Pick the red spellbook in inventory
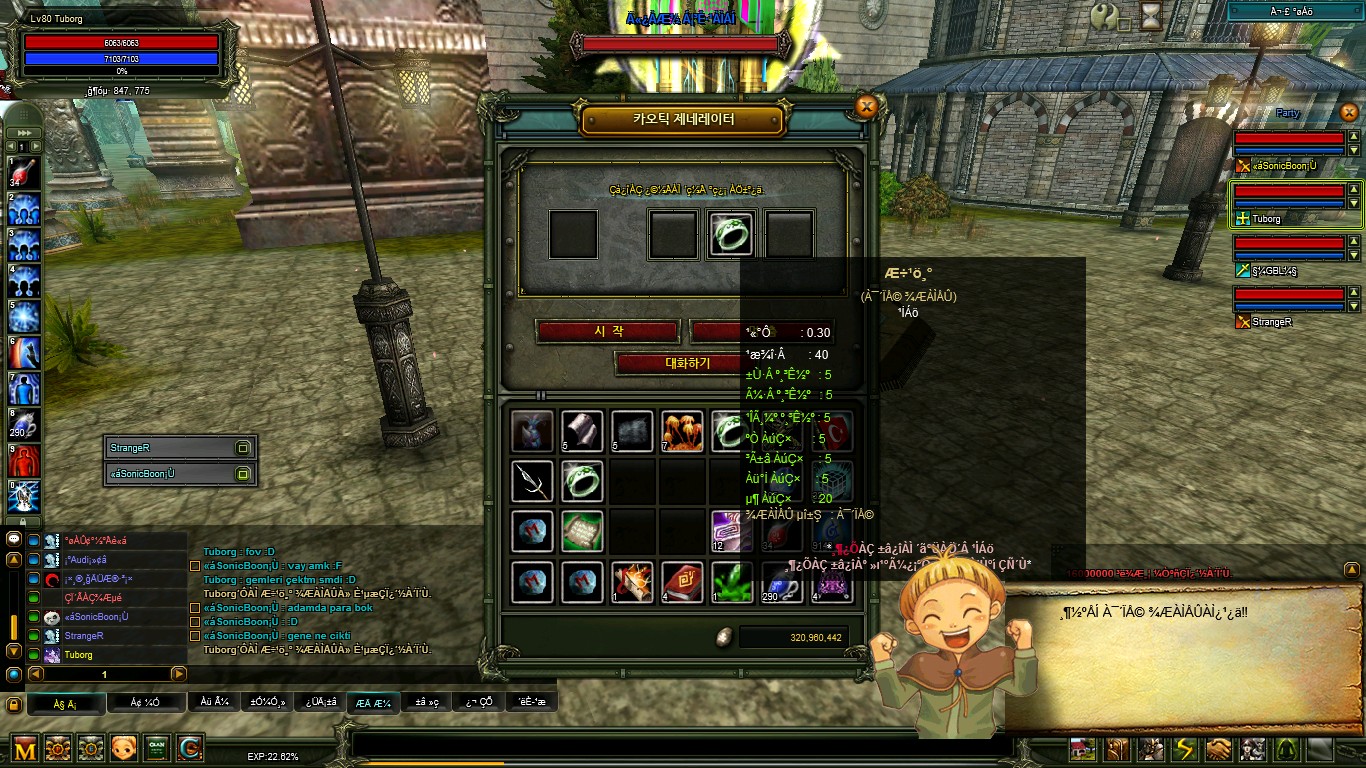Viewport: 1366px width, 768px height. (x=681, y=582)
